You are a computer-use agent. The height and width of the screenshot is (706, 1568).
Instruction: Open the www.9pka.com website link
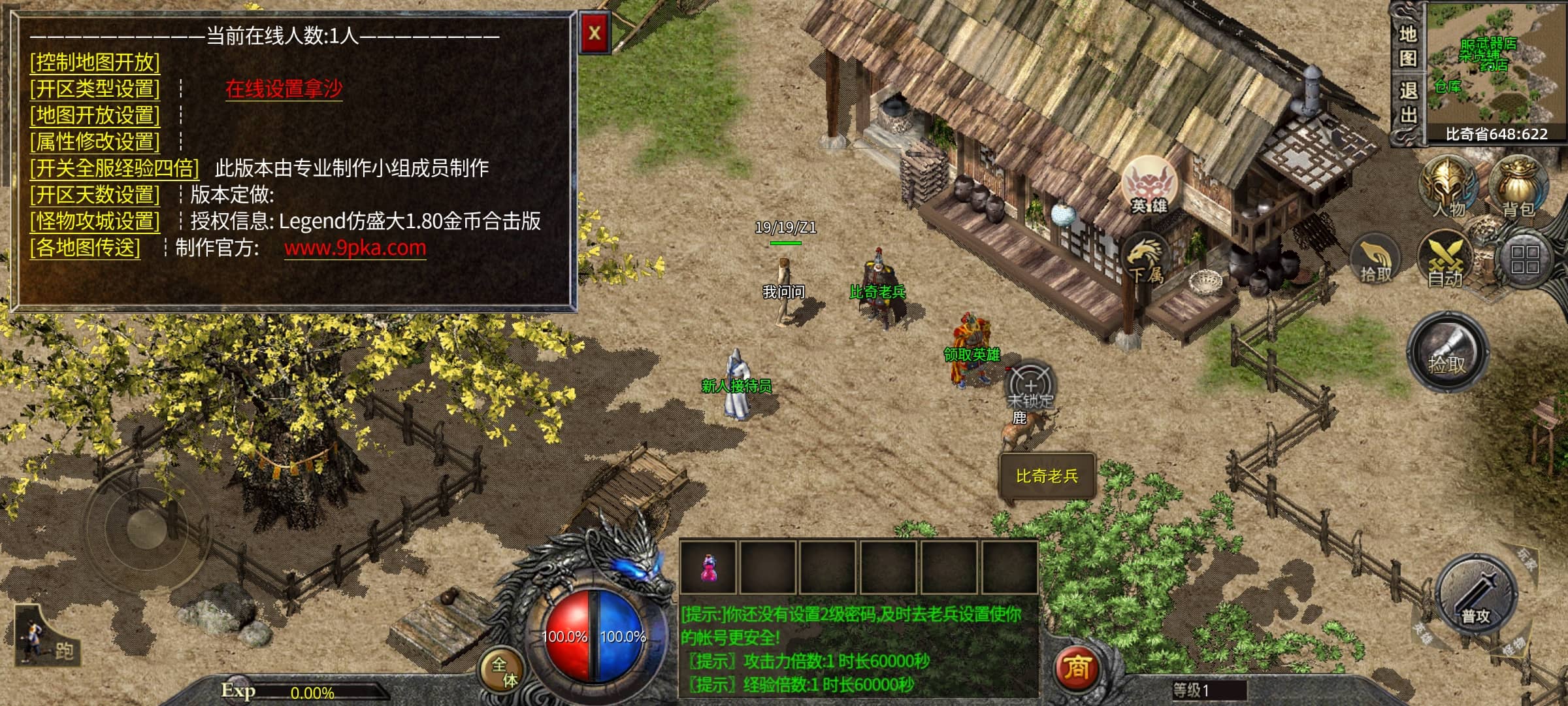coord(355,248)
